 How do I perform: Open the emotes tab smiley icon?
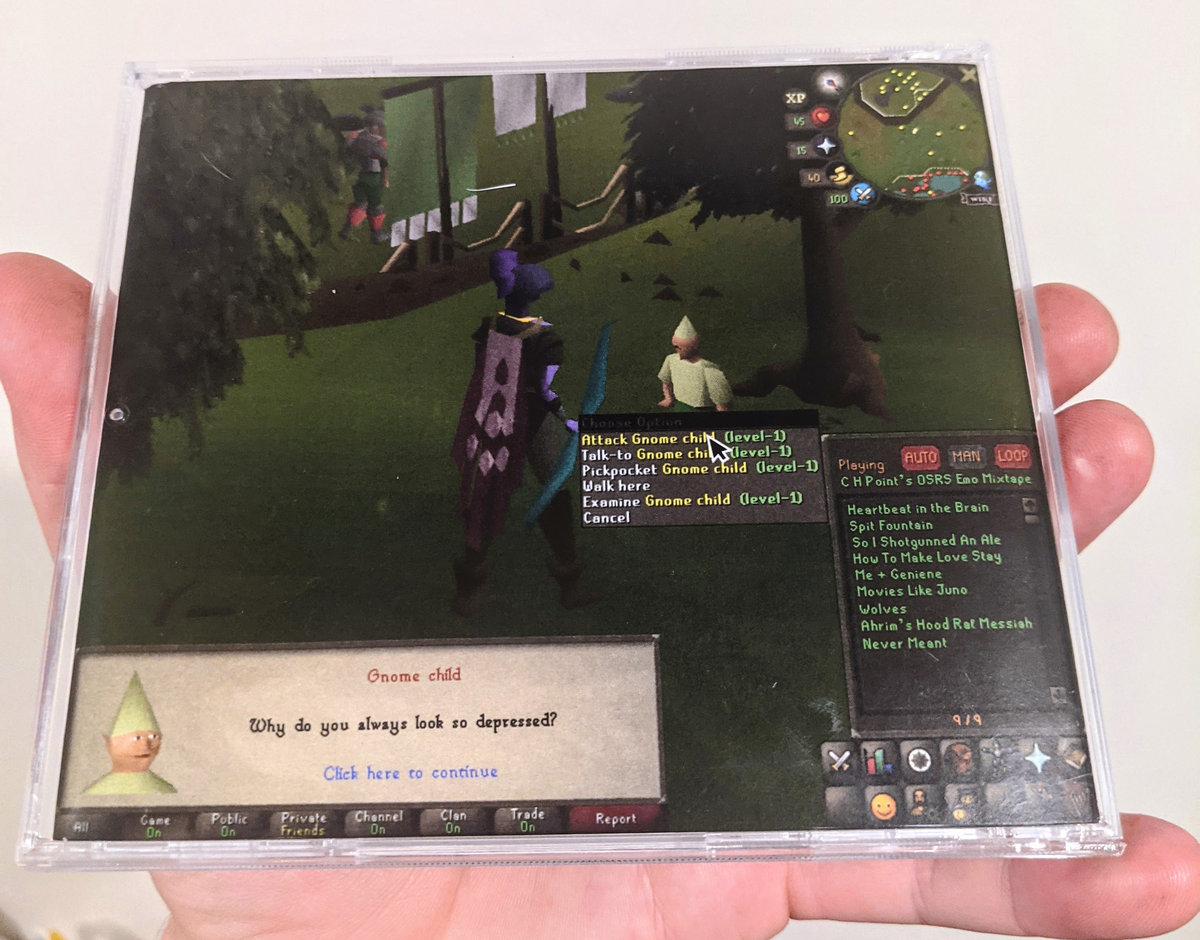coord(882,806)
